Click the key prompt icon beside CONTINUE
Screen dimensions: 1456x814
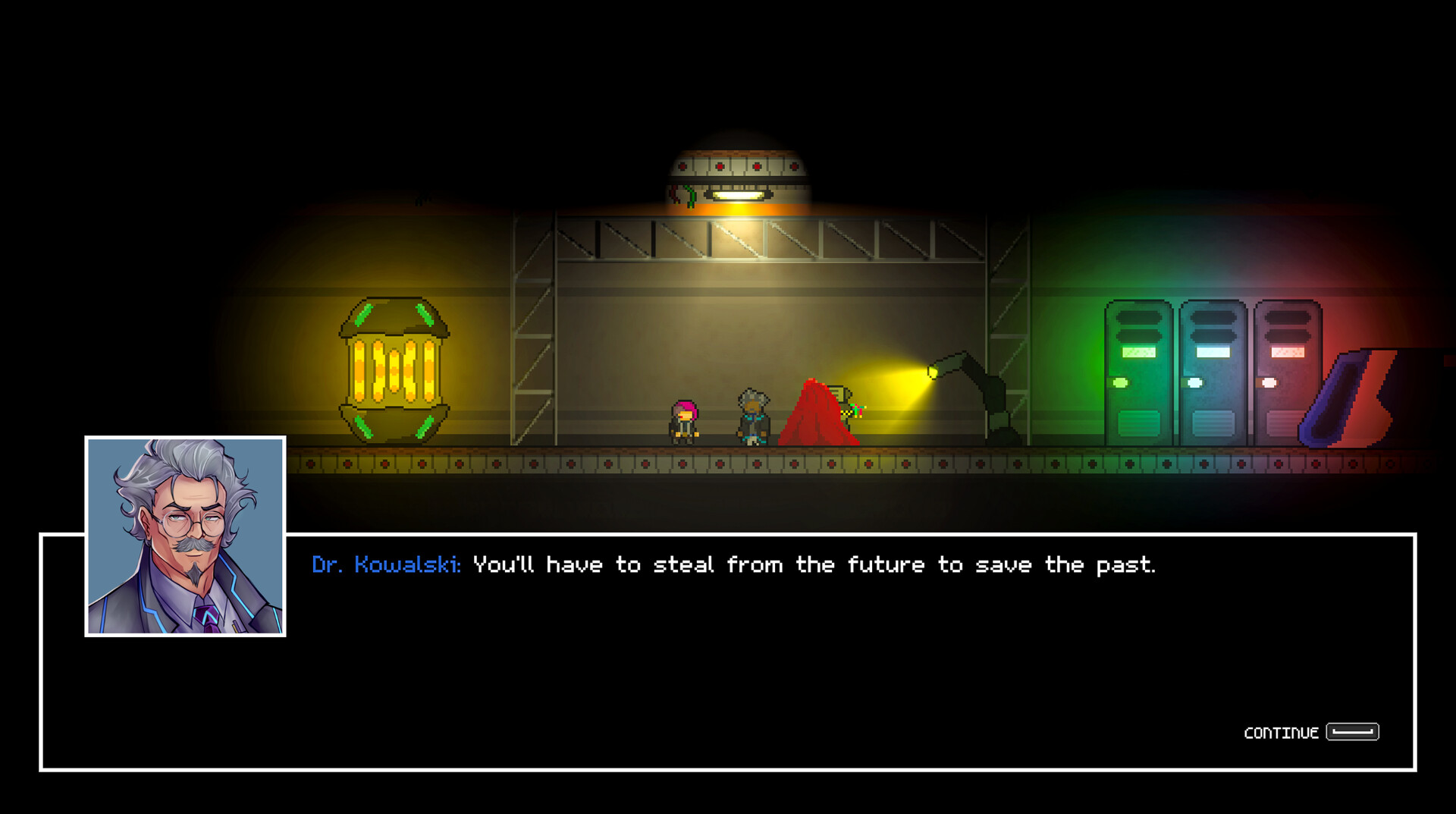(1352, 731)
